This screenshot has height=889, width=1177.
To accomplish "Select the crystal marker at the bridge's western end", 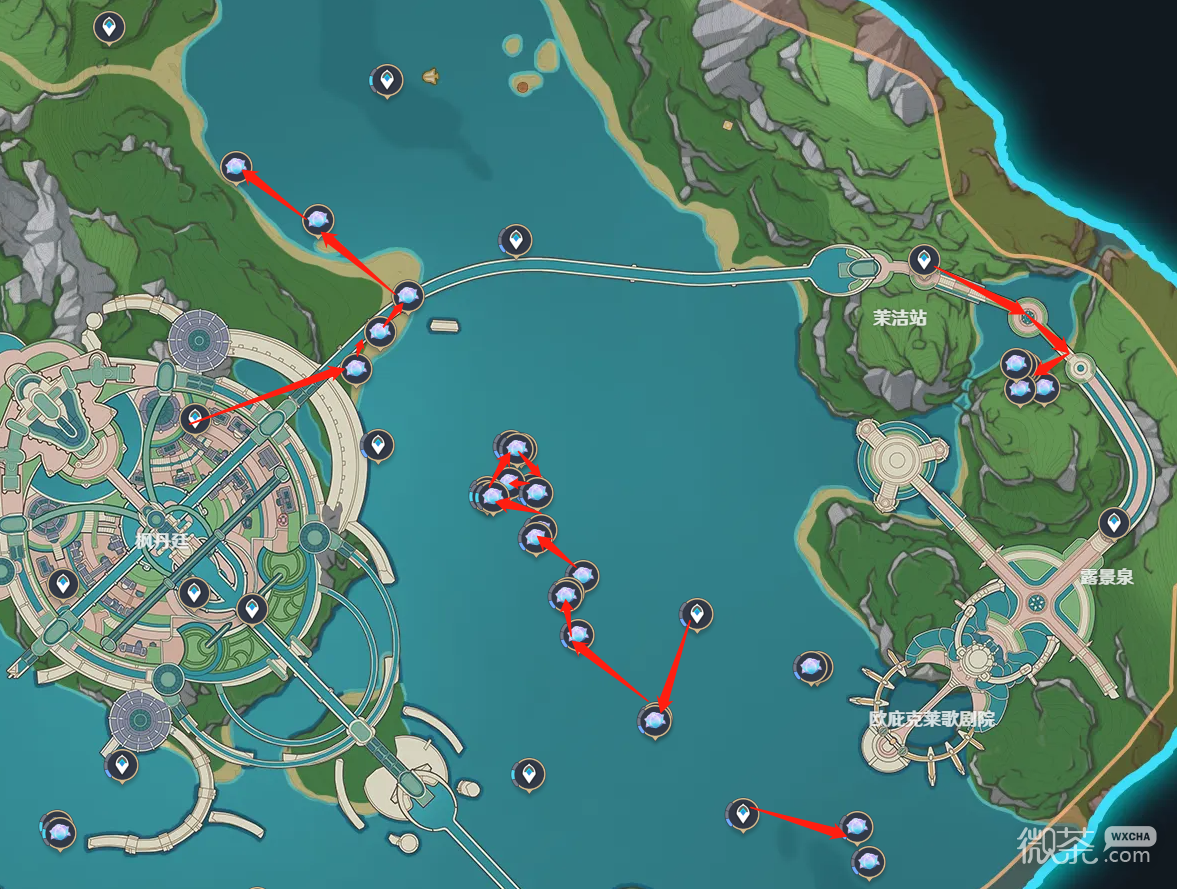I will 408,295.
